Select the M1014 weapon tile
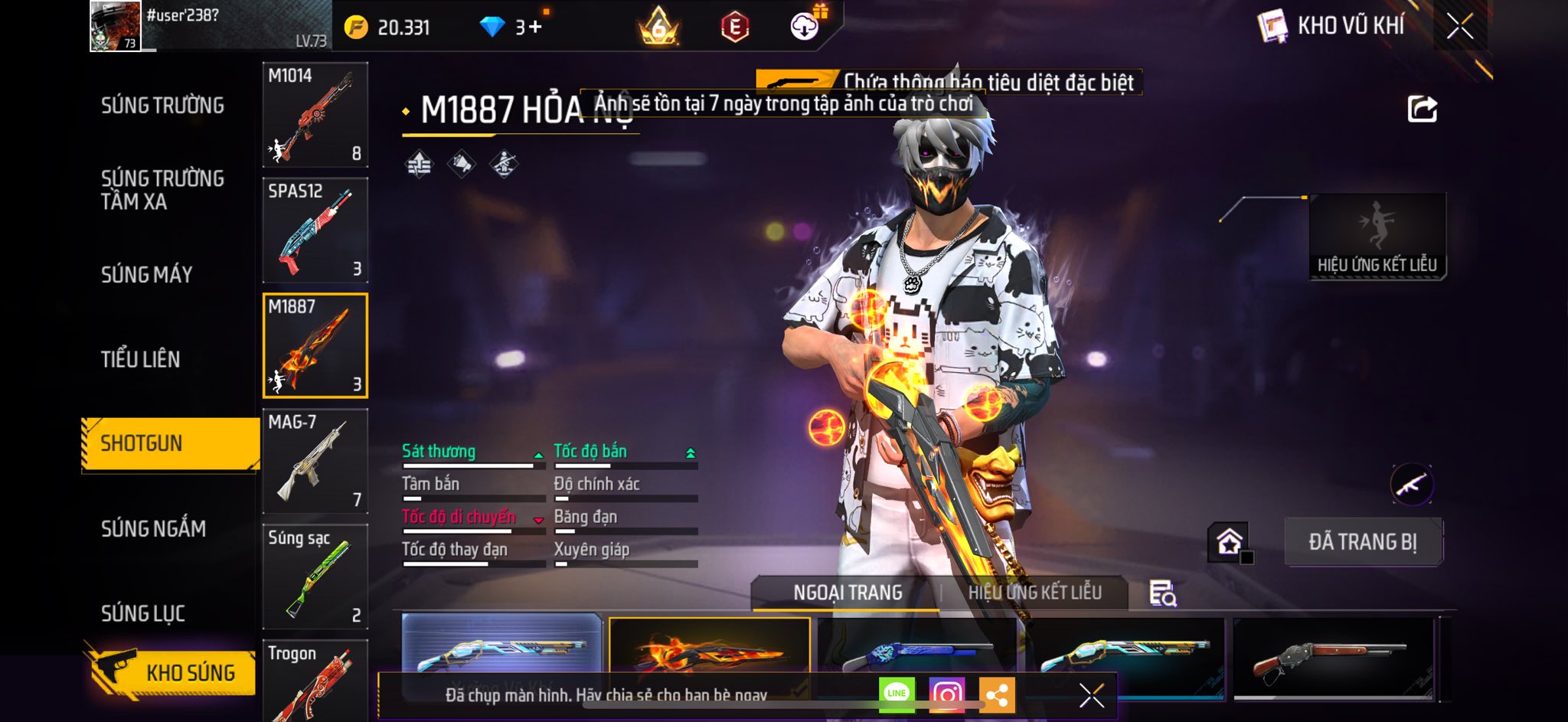Image resolution: width=1568 pixels, height=722 pixels. [x=315, y=115]
